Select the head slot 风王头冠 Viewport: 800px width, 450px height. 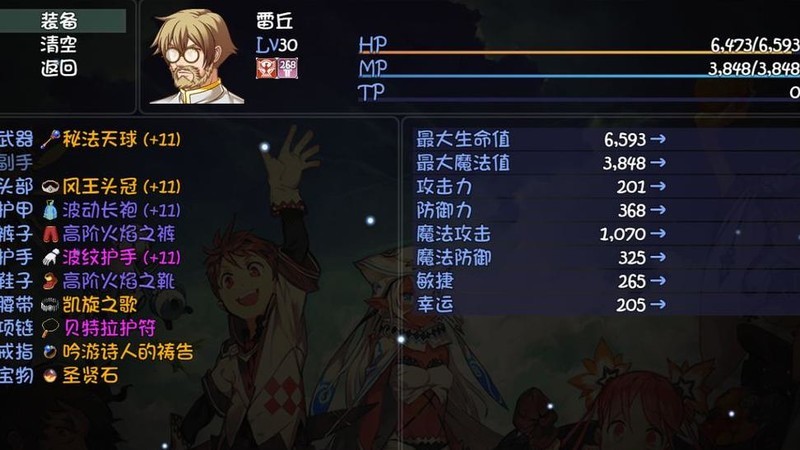(x=110, y=186)
